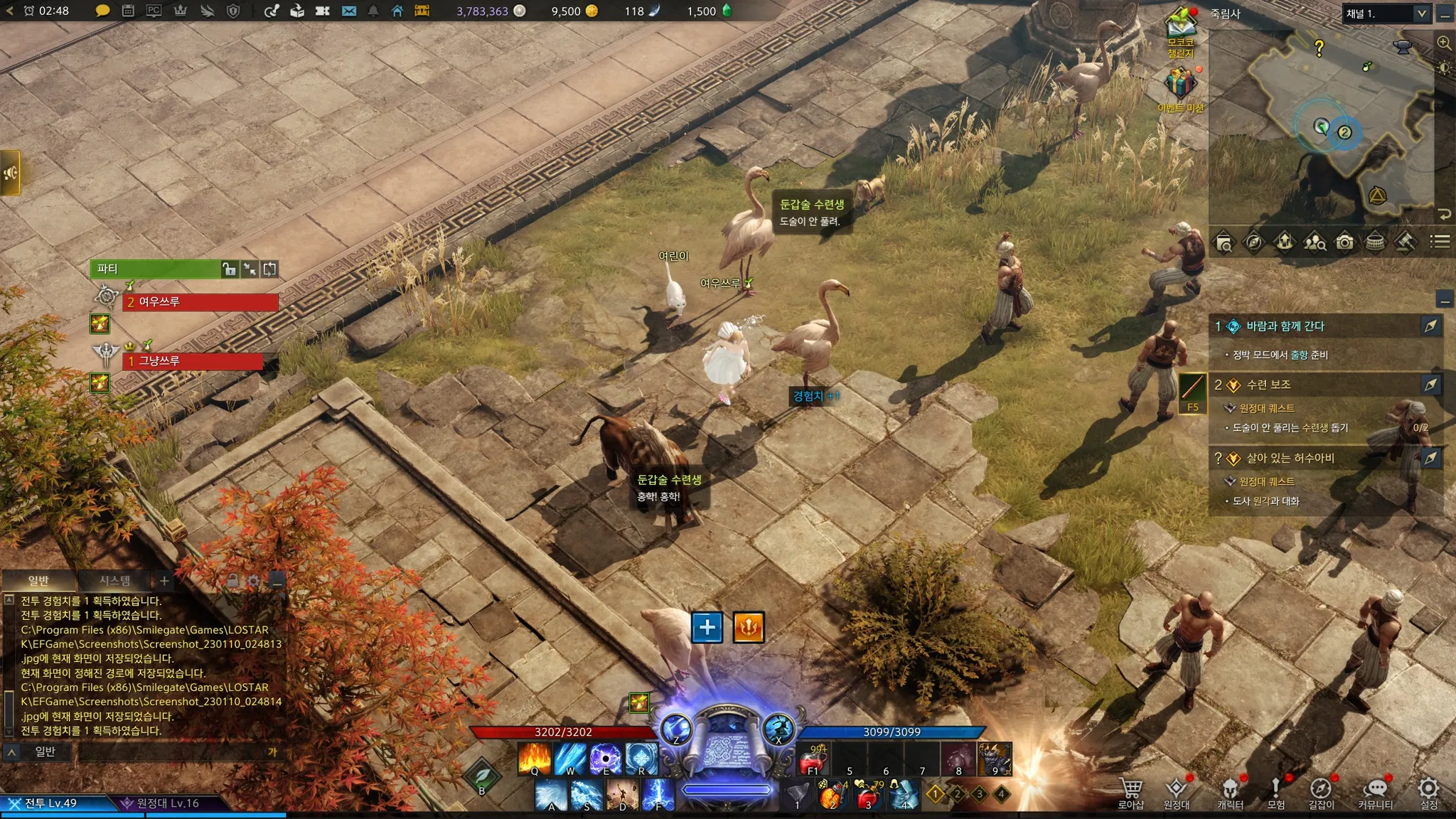Select the 바람과 함께 간다 quest entry
Image resolution: width=1456 pixels, height=819 pixels.
tap(1285, 326)
